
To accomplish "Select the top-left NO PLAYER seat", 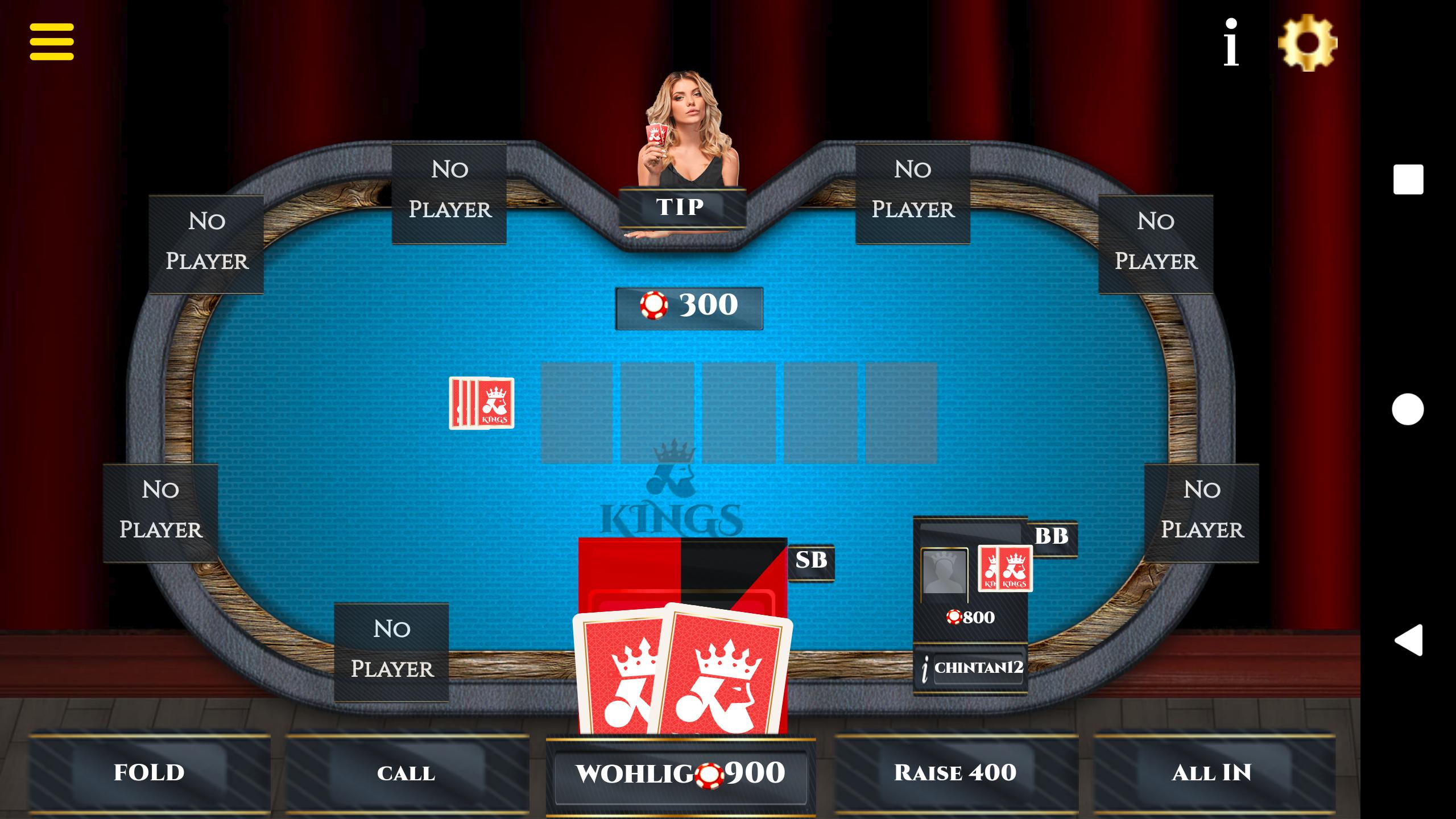I will [206, 243].
